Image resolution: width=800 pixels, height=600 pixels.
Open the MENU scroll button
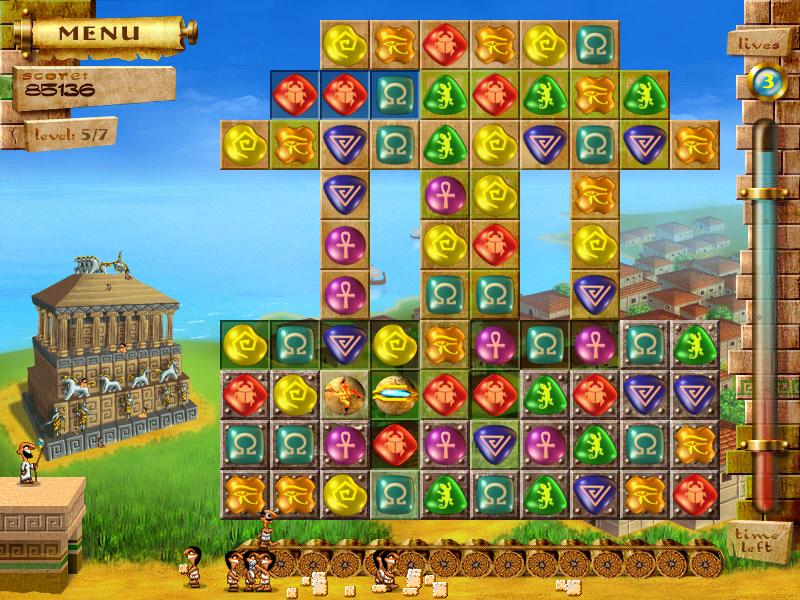[98, 32]
